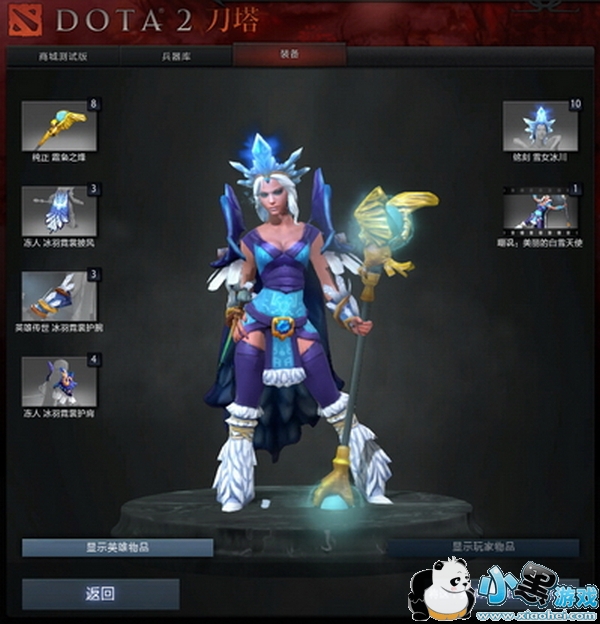Switch to the 兵器库 armory tab
Image resolution: width=600 pixels, height=624 pixels.
tap(178, 57)
